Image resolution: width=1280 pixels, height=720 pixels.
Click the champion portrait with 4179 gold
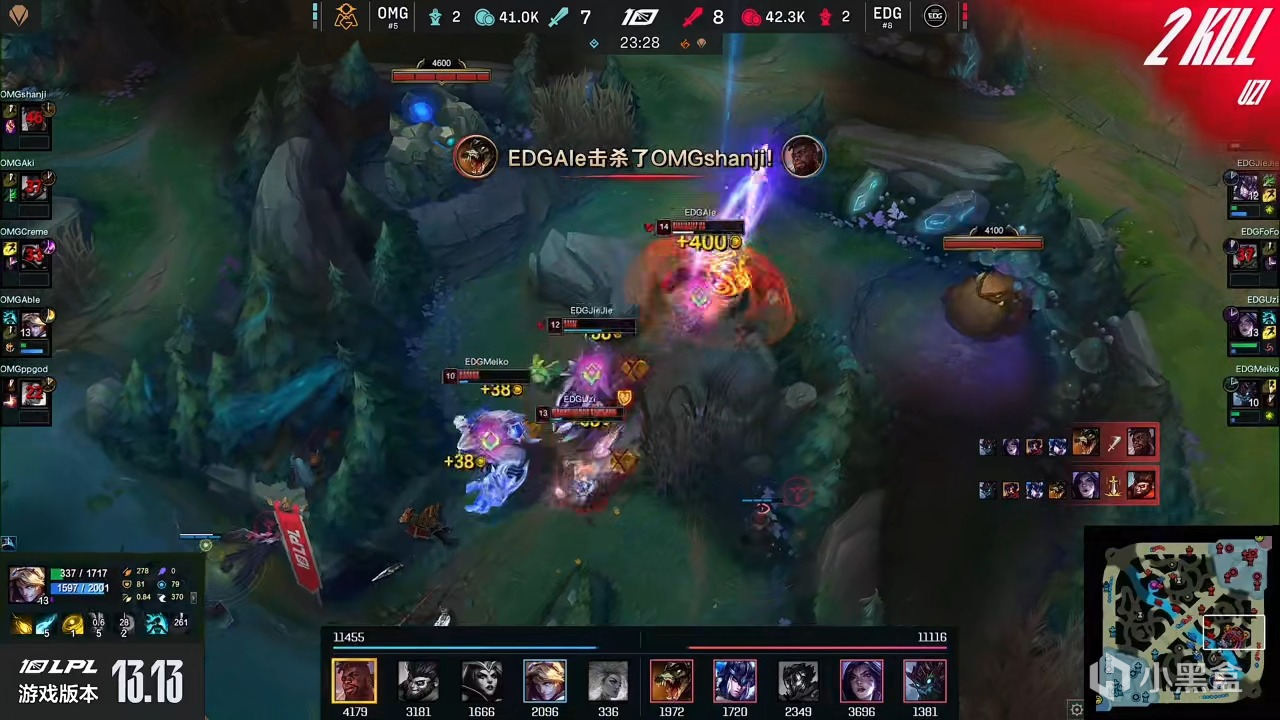(355, 680)
